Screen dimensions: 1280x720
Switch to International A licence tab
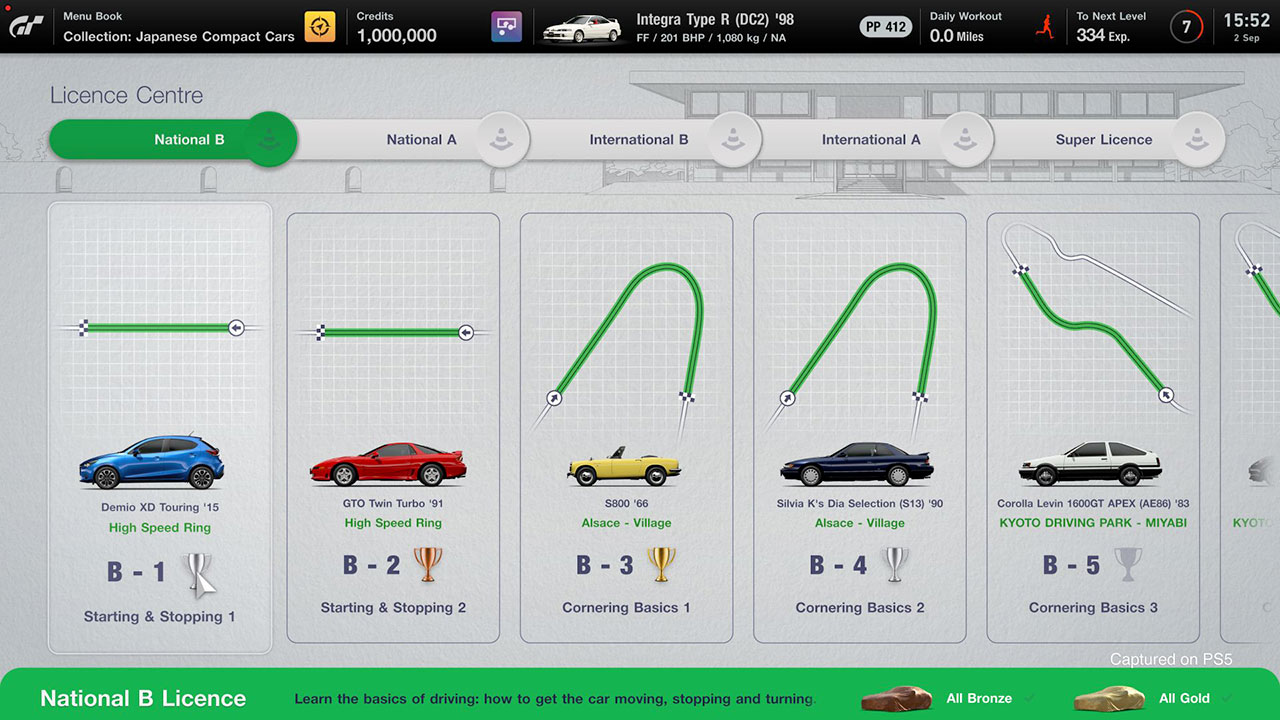(x=871, y=140)
